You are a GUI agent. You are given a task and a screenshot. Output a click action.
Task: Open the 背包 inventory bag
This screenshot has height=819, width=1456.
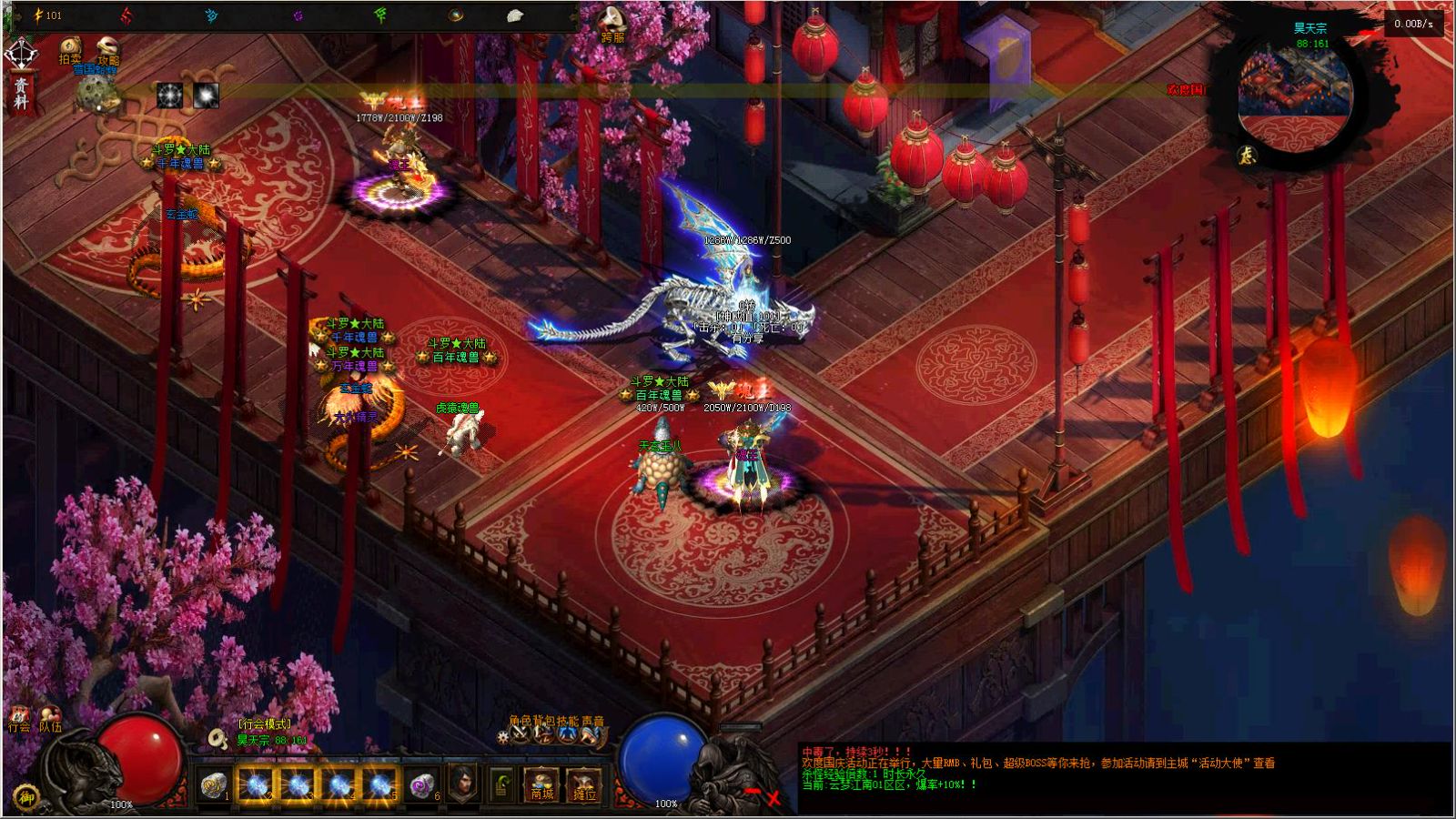point(543,735)
